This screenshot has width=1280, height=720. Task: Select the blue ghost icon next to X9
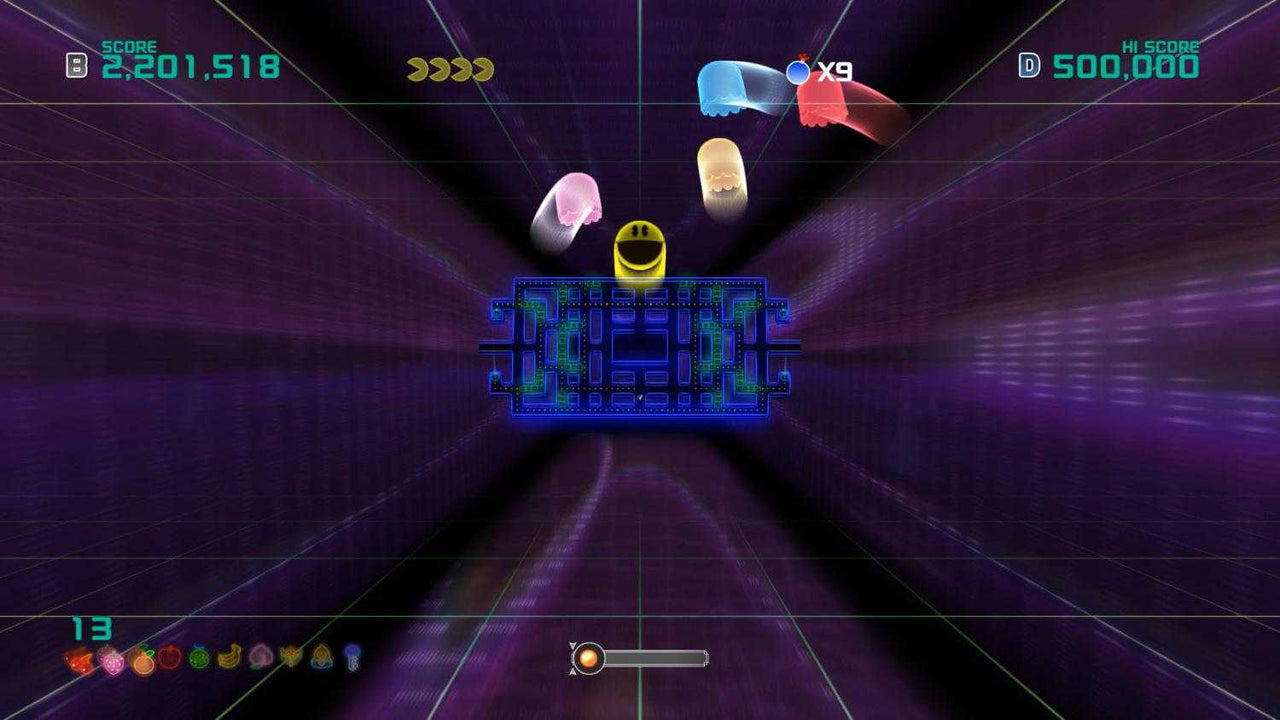point(798,70)
